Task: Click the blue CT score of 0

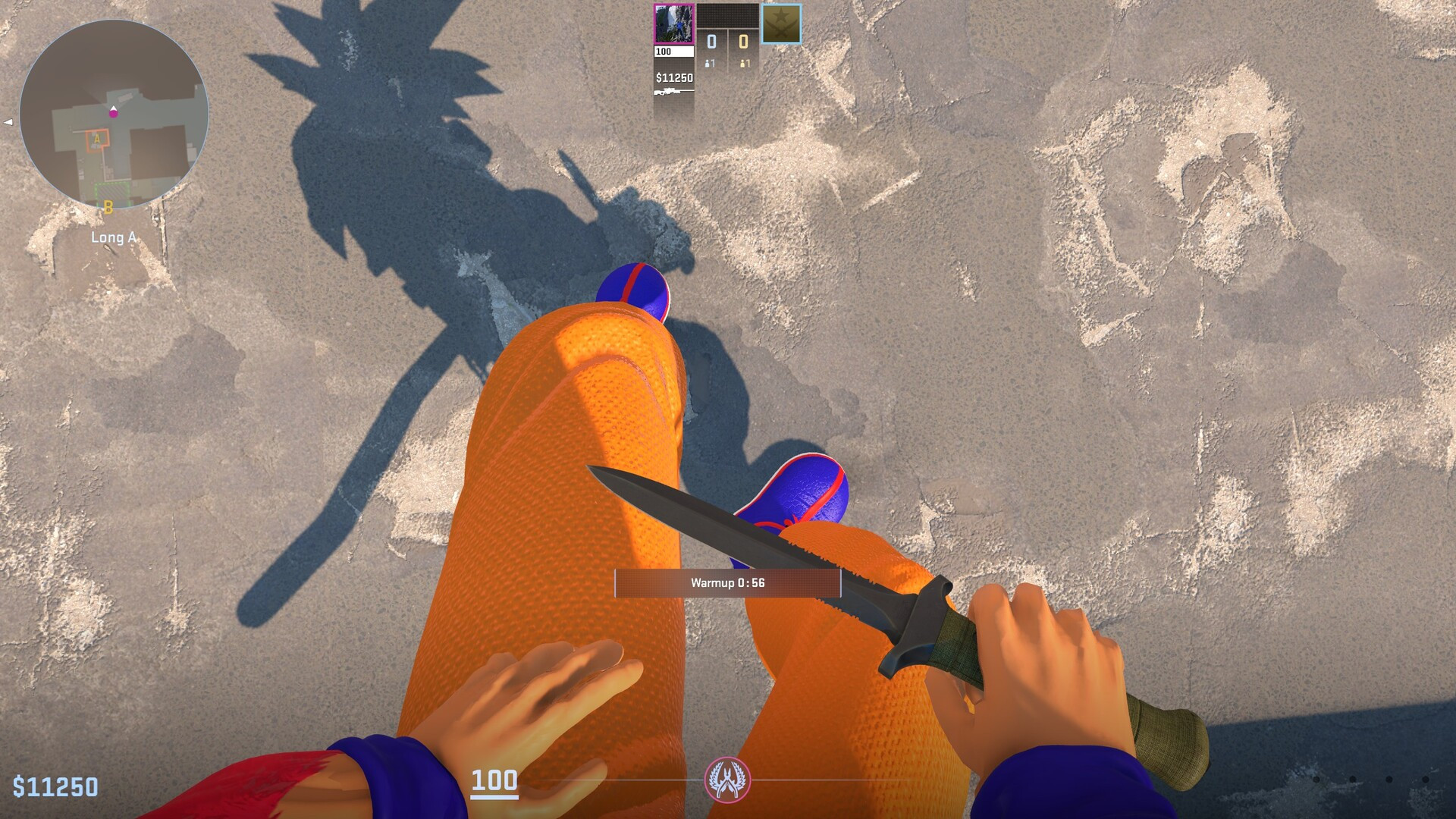Action: pyautogui.click(x=712, y=42)
